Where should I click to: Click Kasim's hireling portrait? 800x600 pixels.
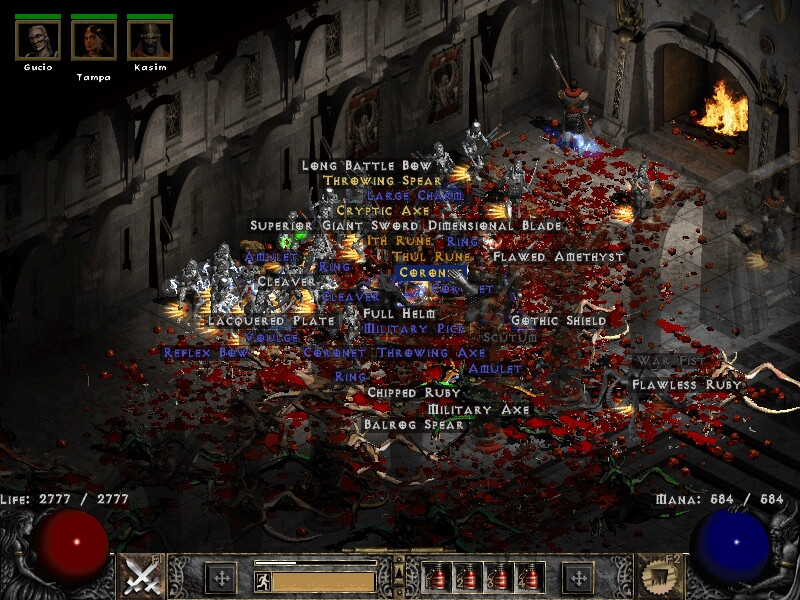pos(150,38)
